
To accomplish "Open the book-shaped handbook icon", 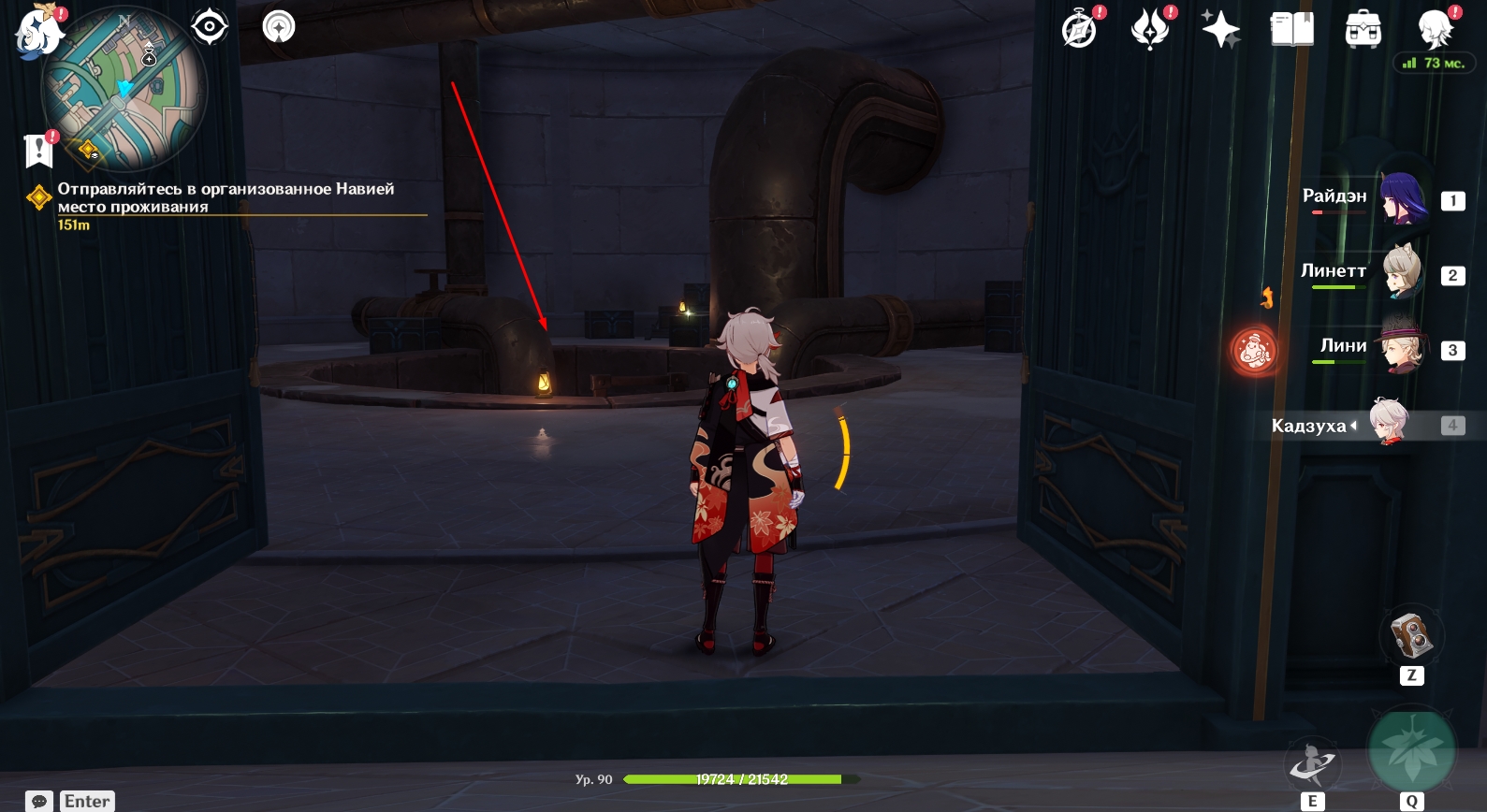I will click(1291, 29).
